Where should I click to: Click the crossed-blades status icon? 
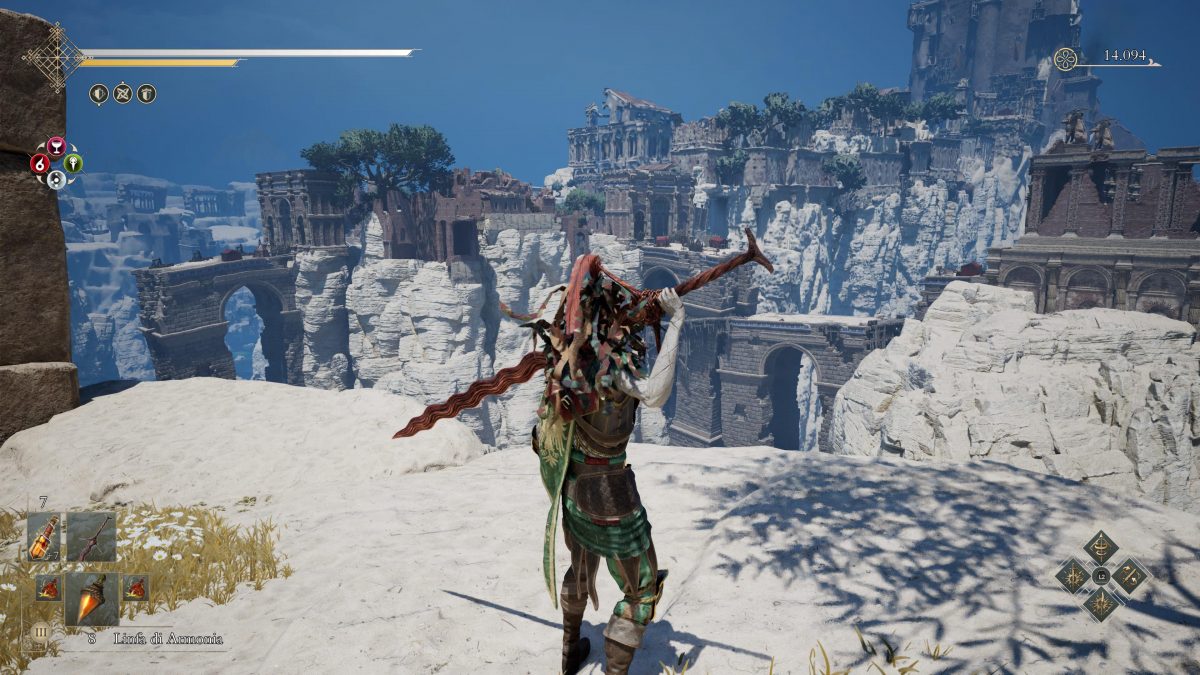[x=122, y=94]
